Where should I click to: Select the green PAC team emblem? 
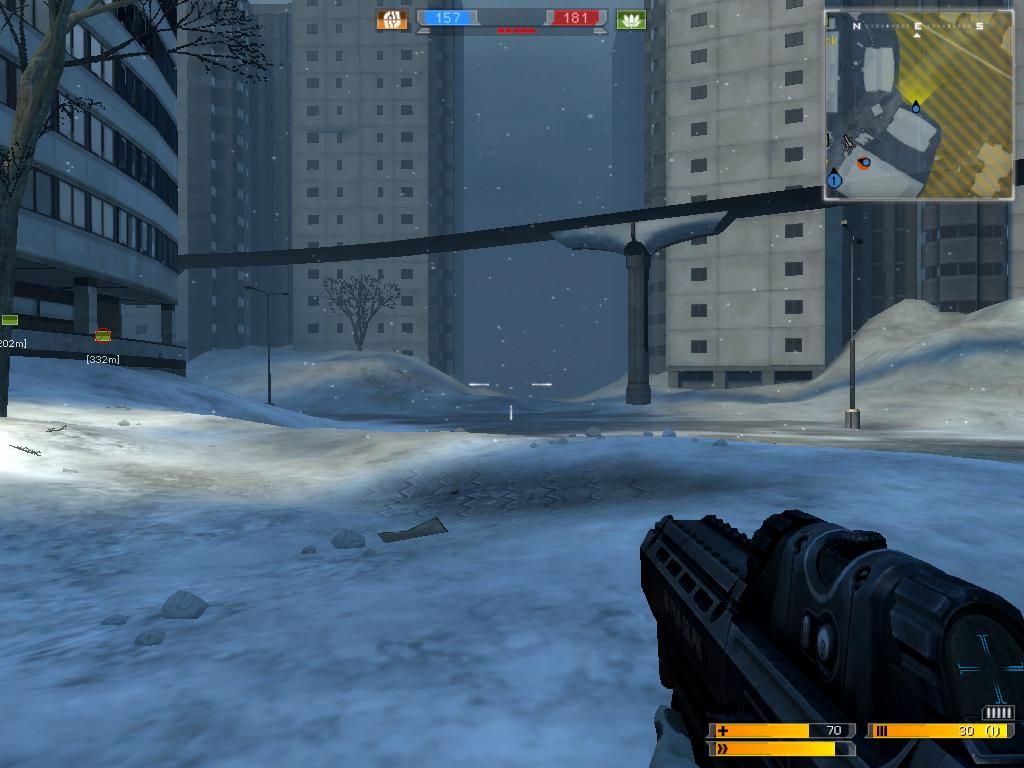631,19
